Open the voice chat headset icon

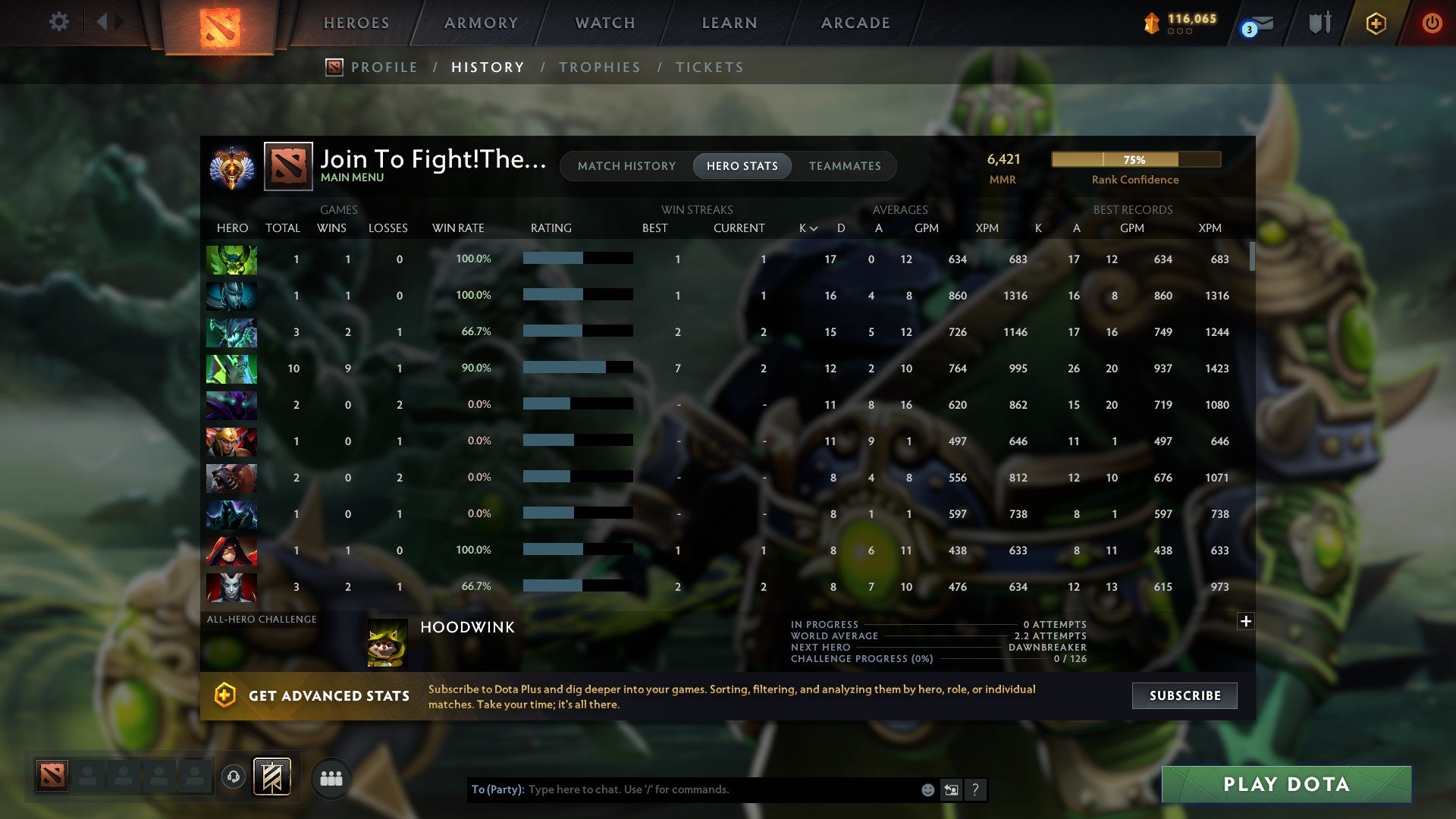pyautogui.click(x=233, y=777)
